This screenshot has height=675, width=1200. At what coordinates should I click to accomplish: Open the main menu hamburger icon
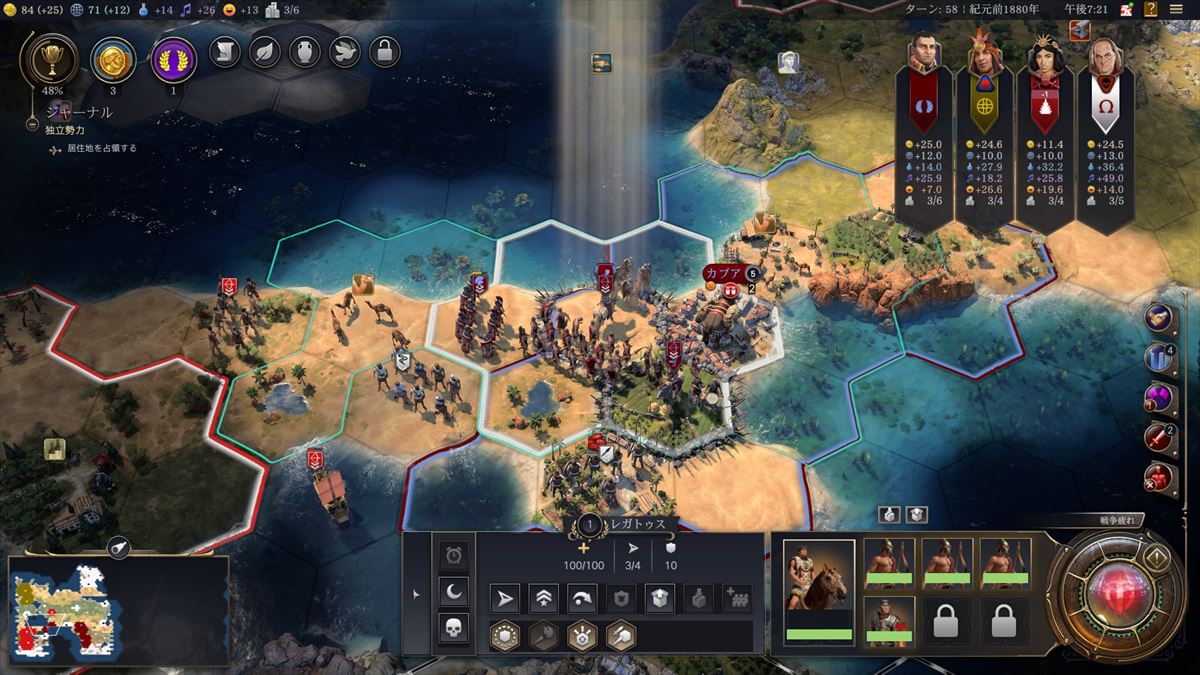tap(1177, 10)
